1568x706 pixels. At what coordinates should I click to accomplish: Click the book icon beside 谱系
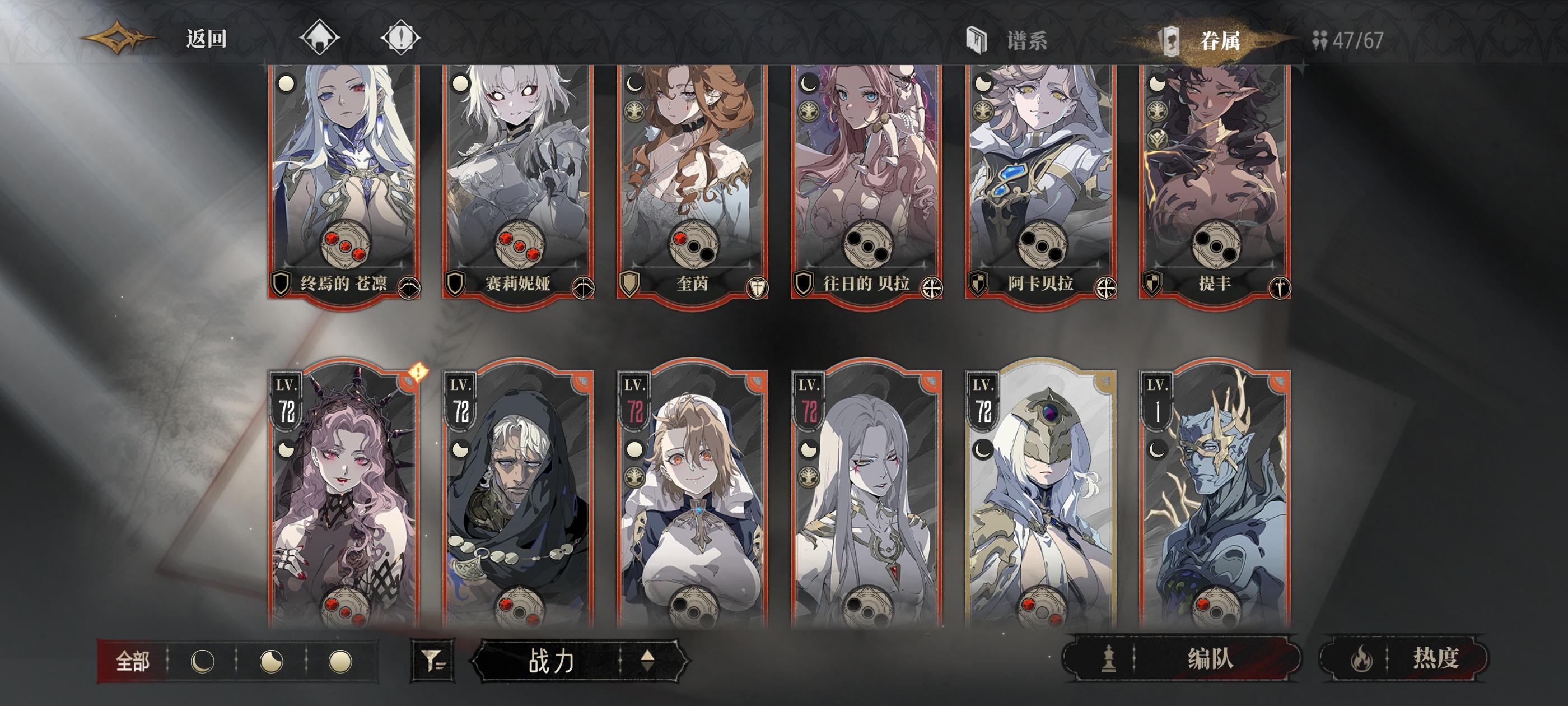pyautogui.click(x=978, y=39)
